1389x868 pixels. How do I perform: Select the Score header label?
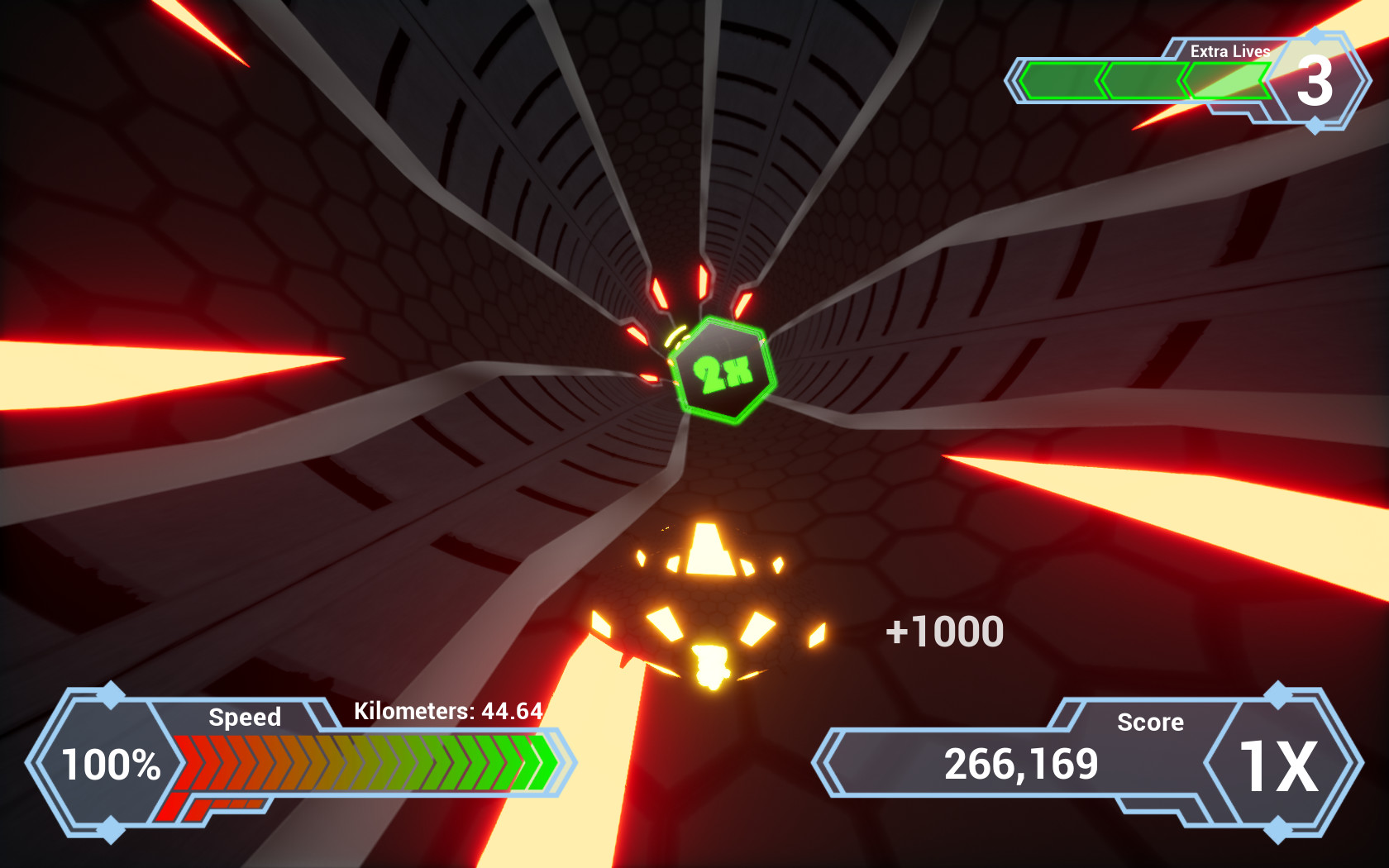(1152, 722)
